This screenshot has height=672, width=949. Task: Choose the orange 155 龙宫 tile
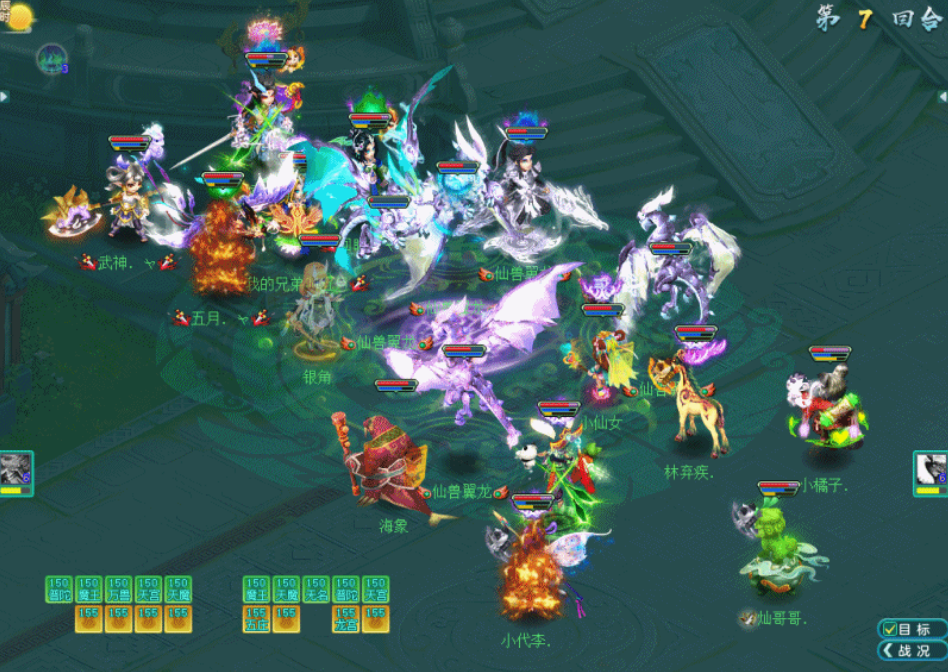[346, 619]
